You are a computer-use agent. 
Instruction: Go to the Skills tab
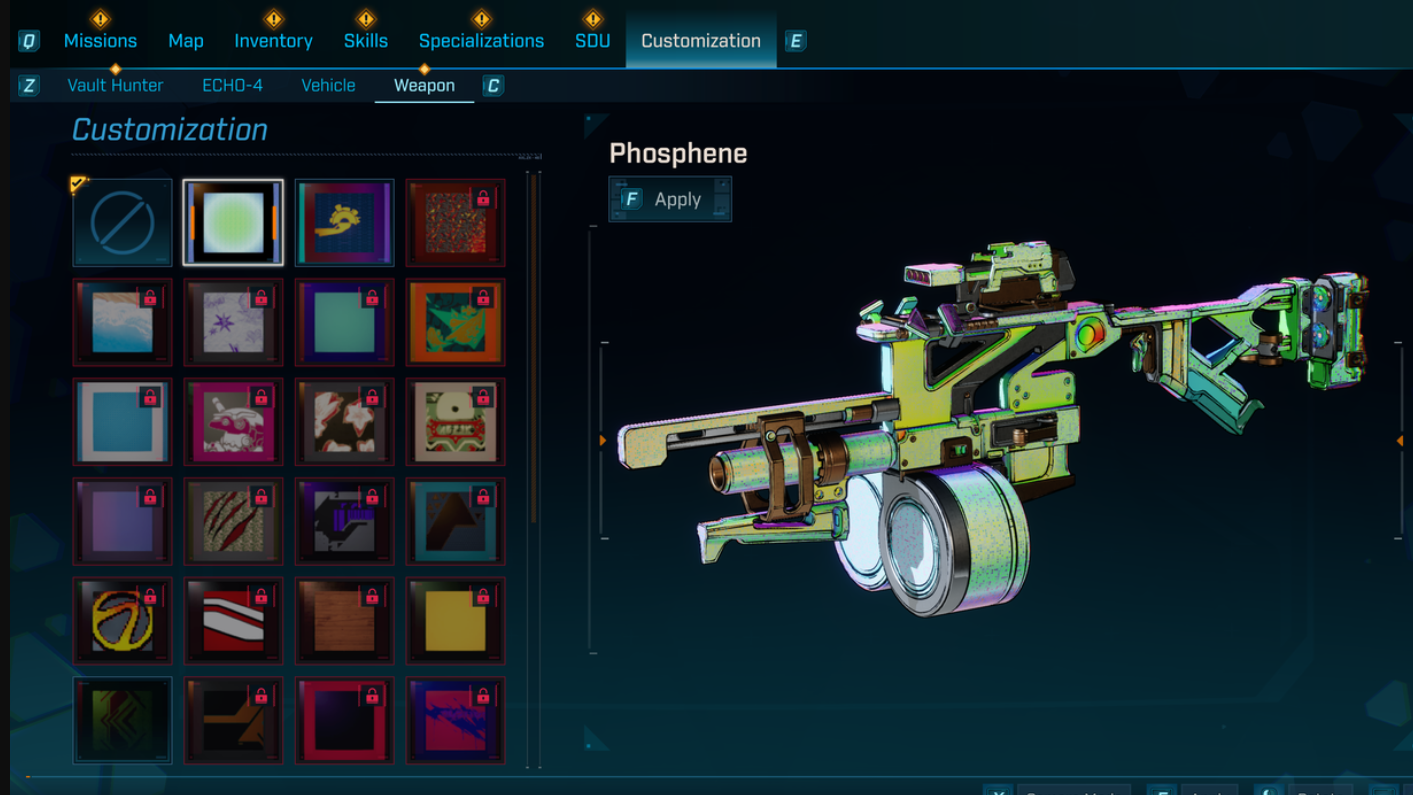(366, 41)
